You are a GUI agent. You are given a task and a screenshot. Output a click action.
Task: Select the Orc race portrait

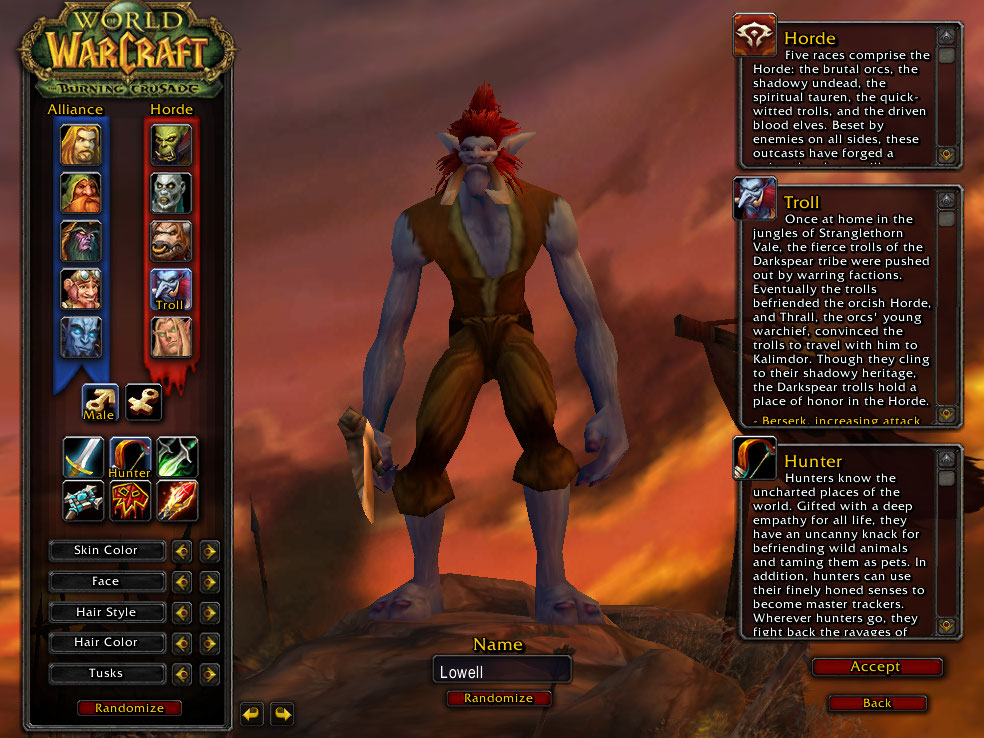click(171, 144)
